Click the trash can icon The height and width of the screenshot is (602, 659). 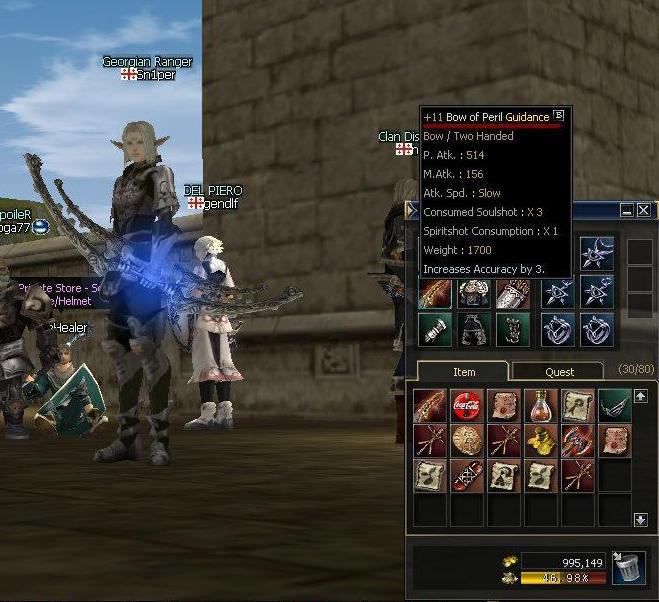tap(627, 567)
